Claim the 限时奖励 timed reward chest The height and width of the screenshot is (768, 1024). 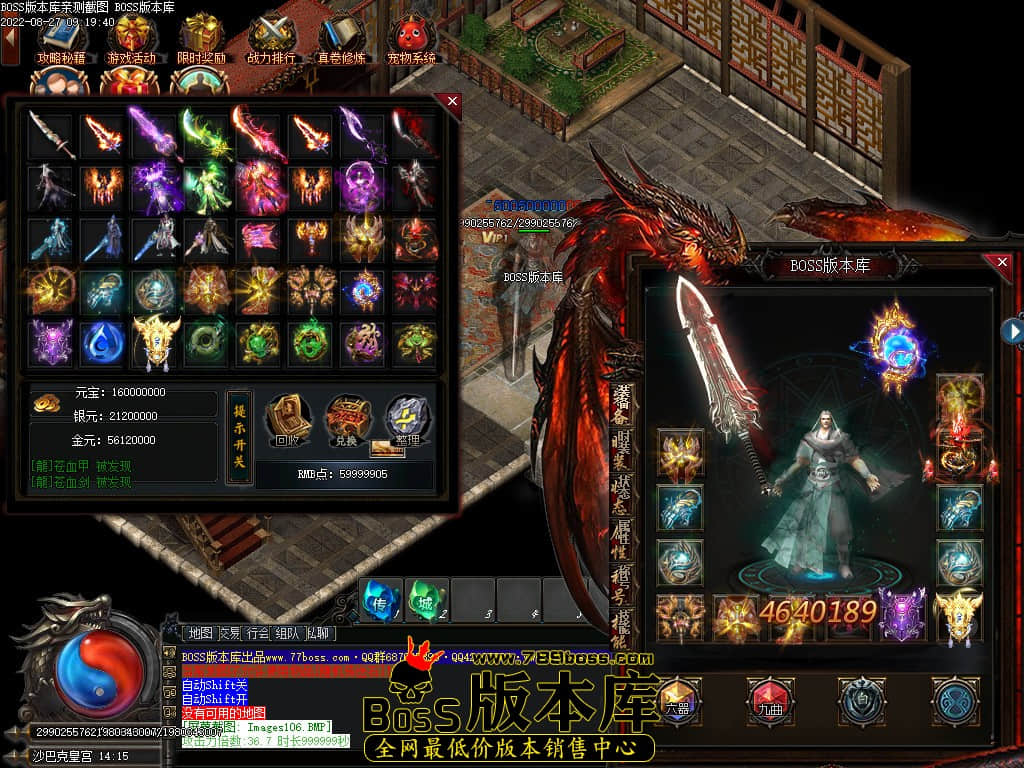click(x=201, y=38)
